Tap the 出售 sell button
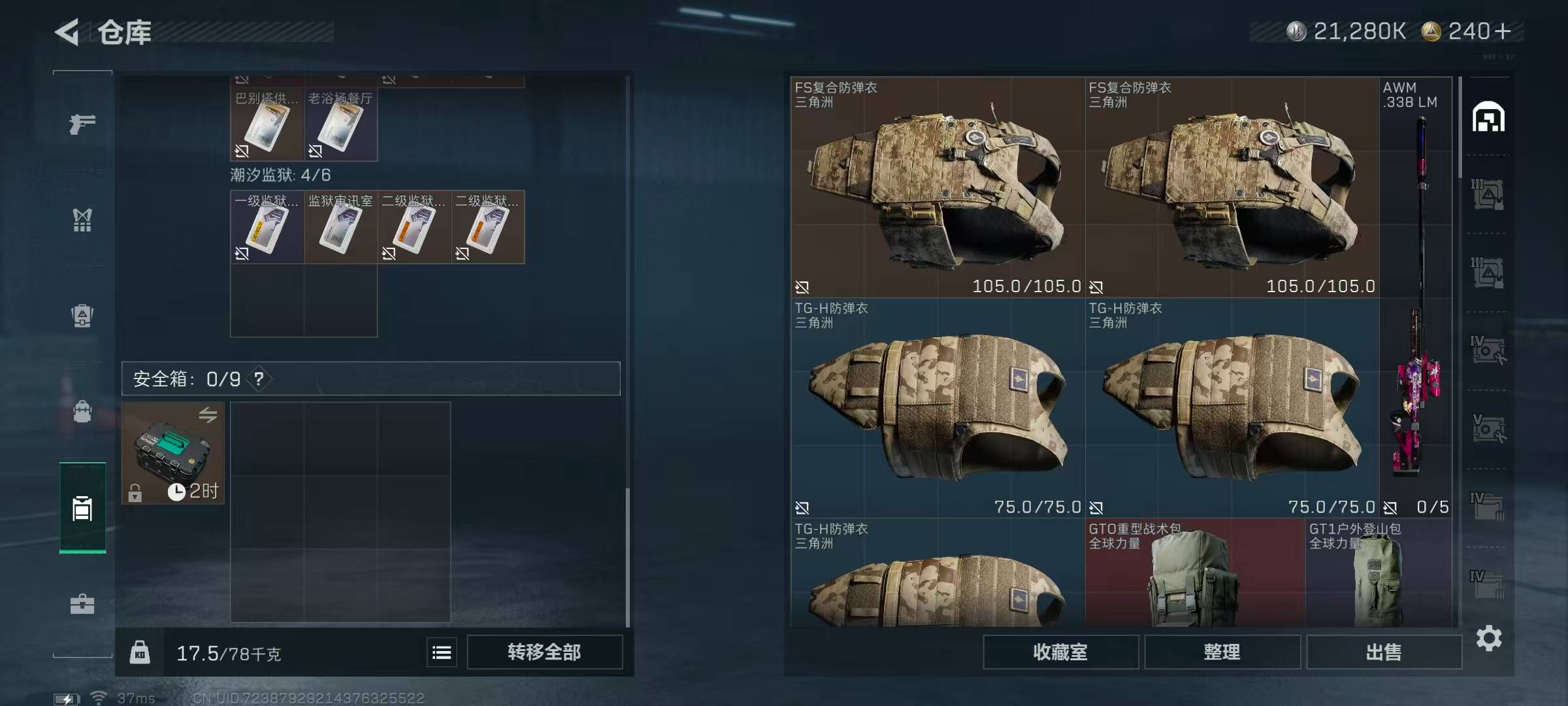1568x706 pixels. [x=1383, y=652]
